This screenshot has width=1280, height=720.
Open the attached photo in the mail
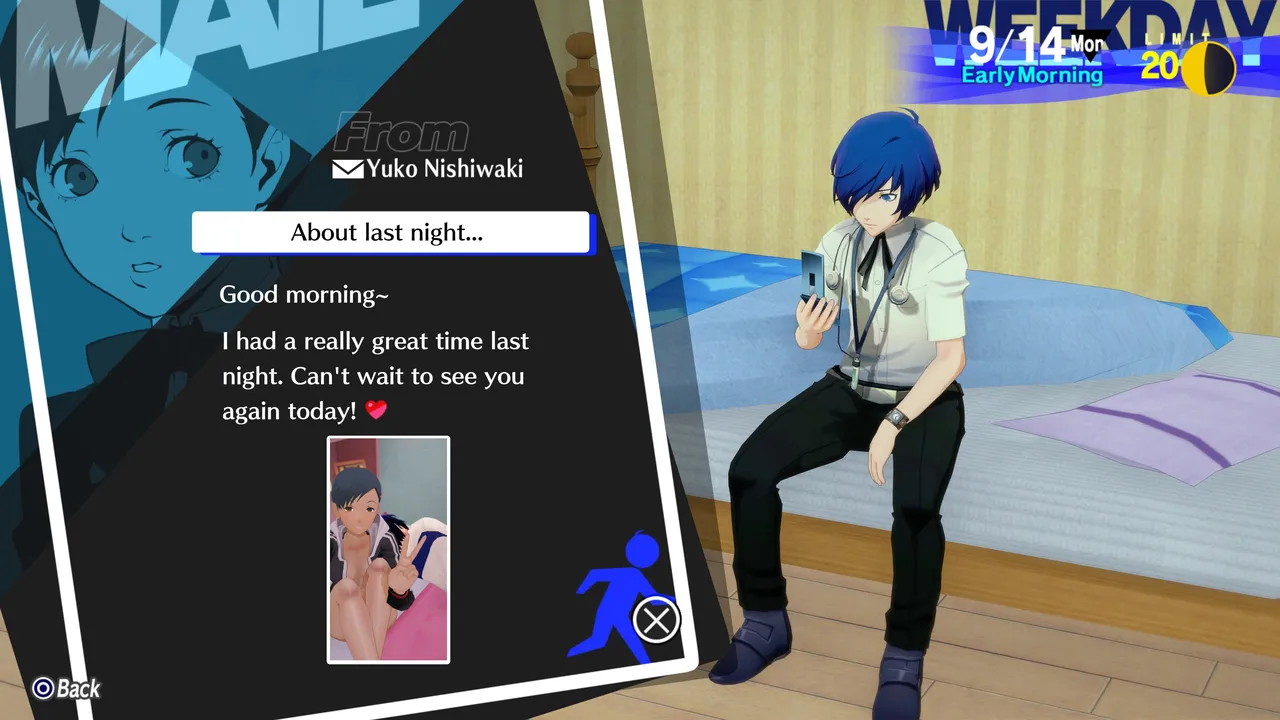pos(388,549)
